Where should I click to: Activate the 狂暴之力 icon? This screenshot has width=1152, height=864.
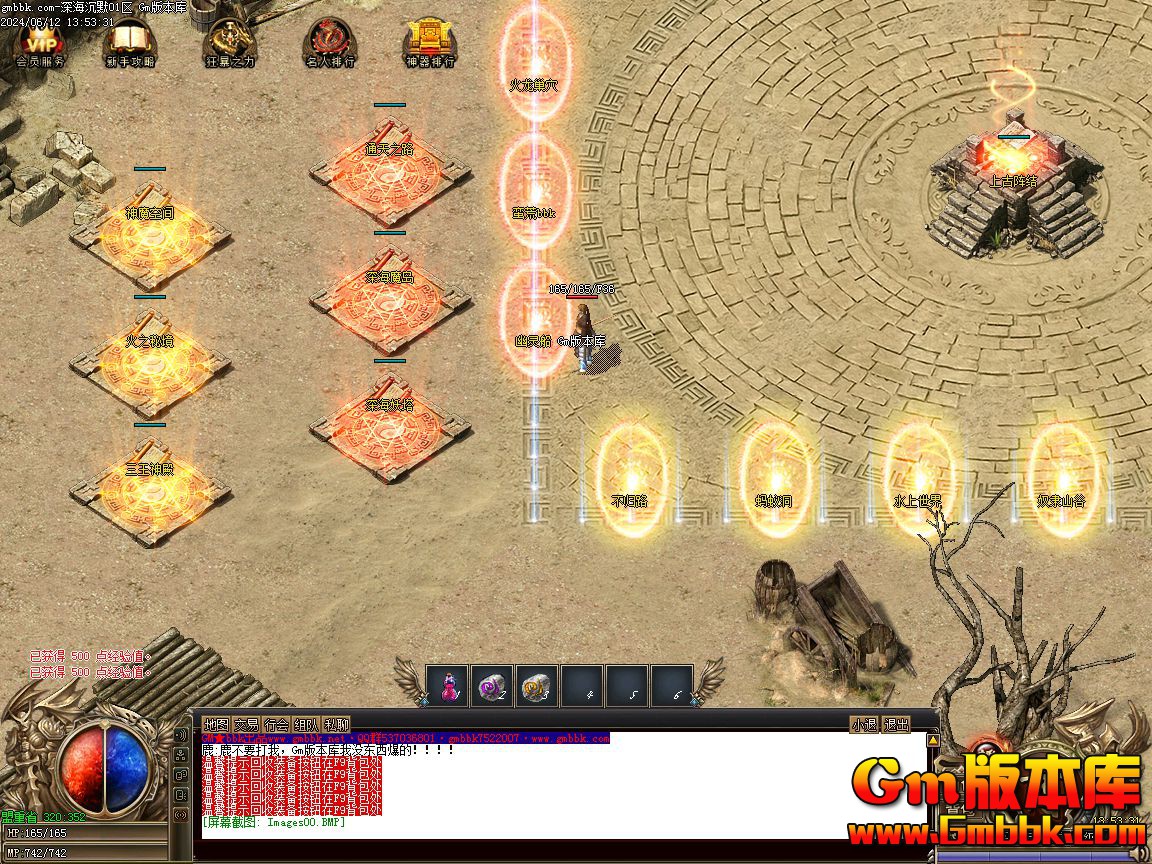tap(230, 44)
